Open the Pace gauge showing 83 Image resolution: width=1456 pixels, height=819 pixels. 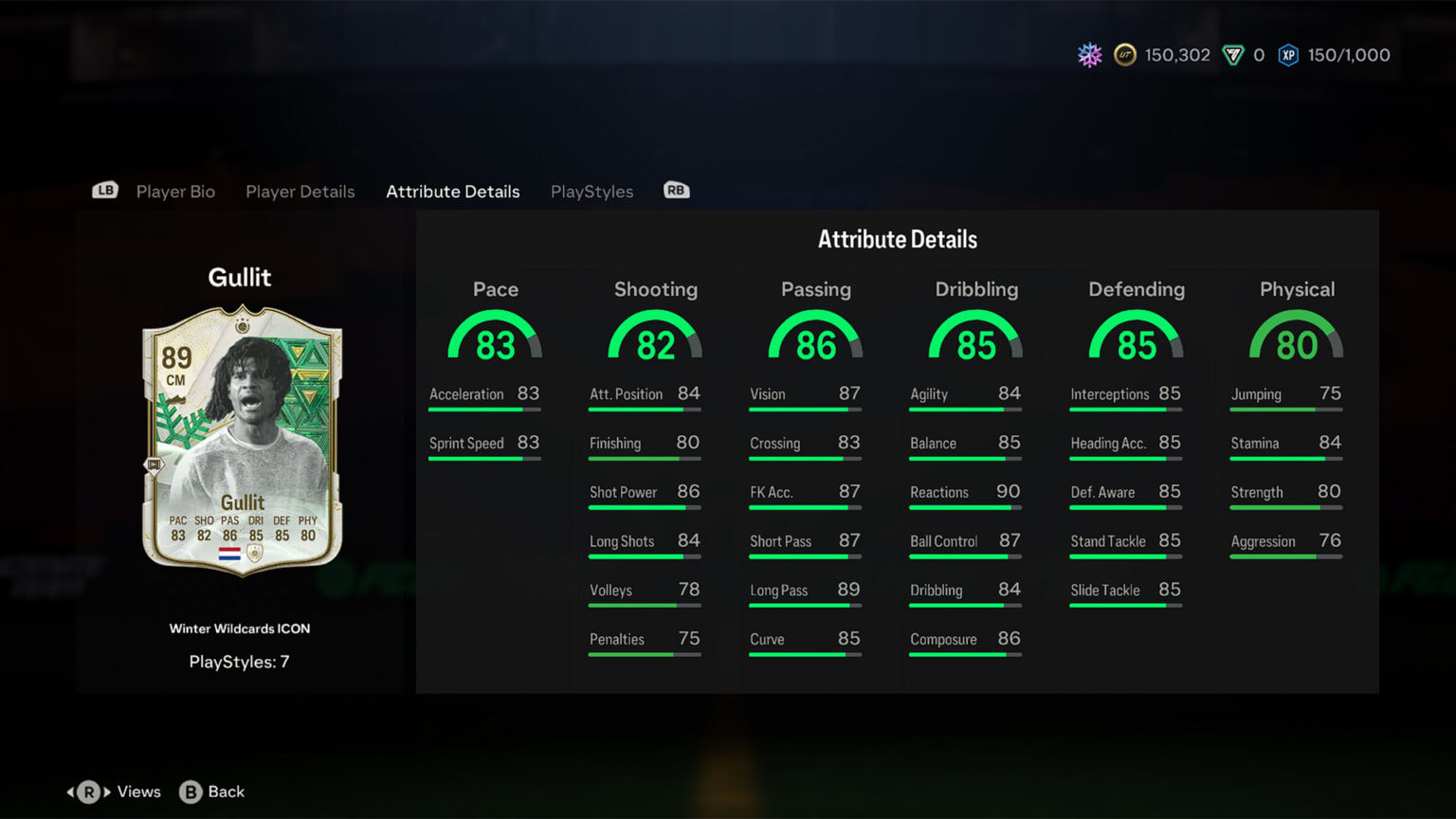(x=495, y=337)
